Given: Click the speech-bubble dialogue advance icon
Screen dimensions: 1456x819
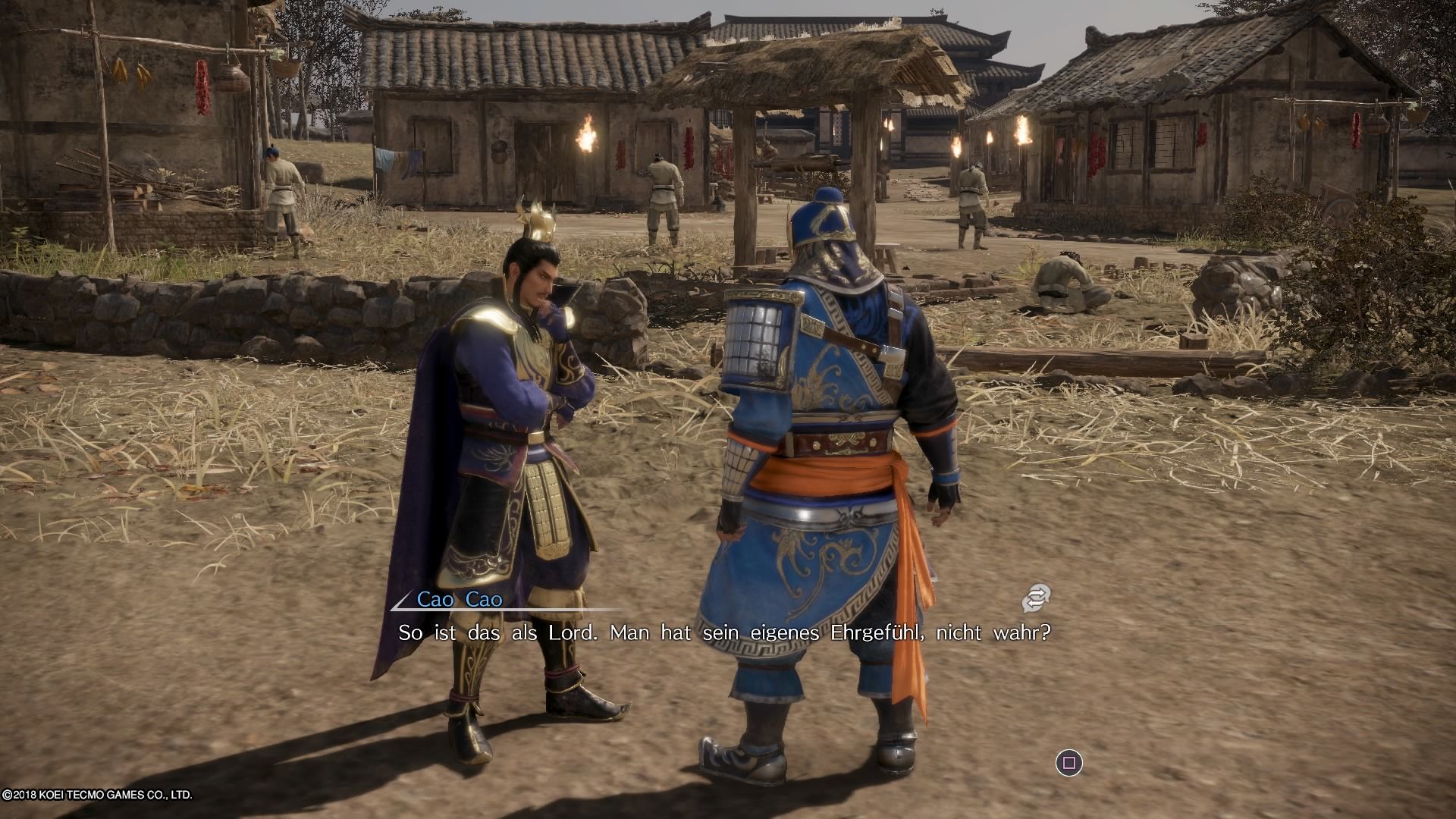Looking at the screenshot, I should [1035, 598].
